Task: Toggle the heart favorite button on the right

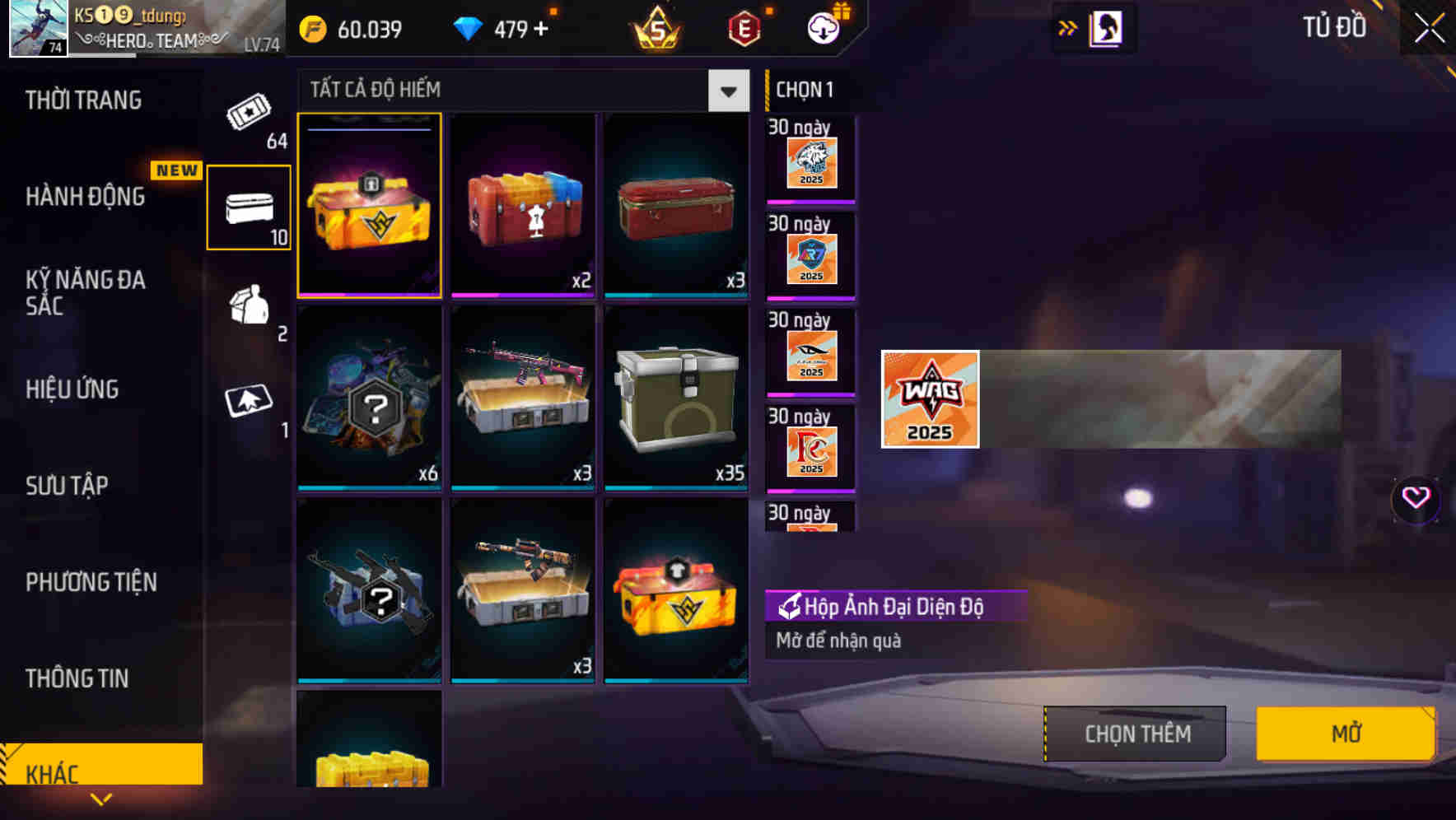Action: [x=1414, y=498]
